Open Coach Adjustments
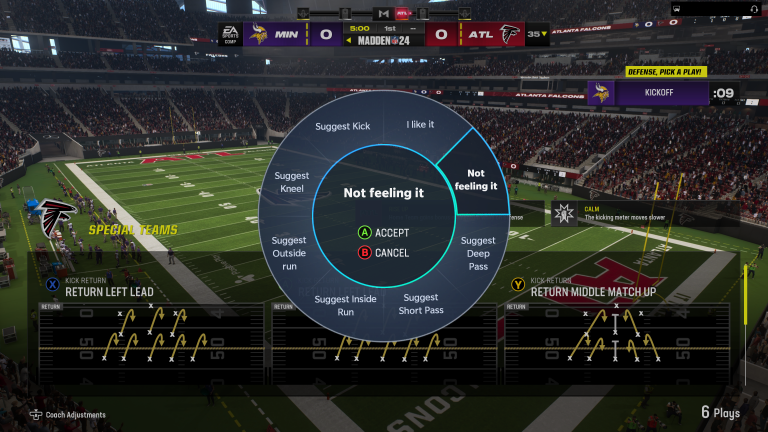This screenshot has width=768, height=432. [68, 415]
